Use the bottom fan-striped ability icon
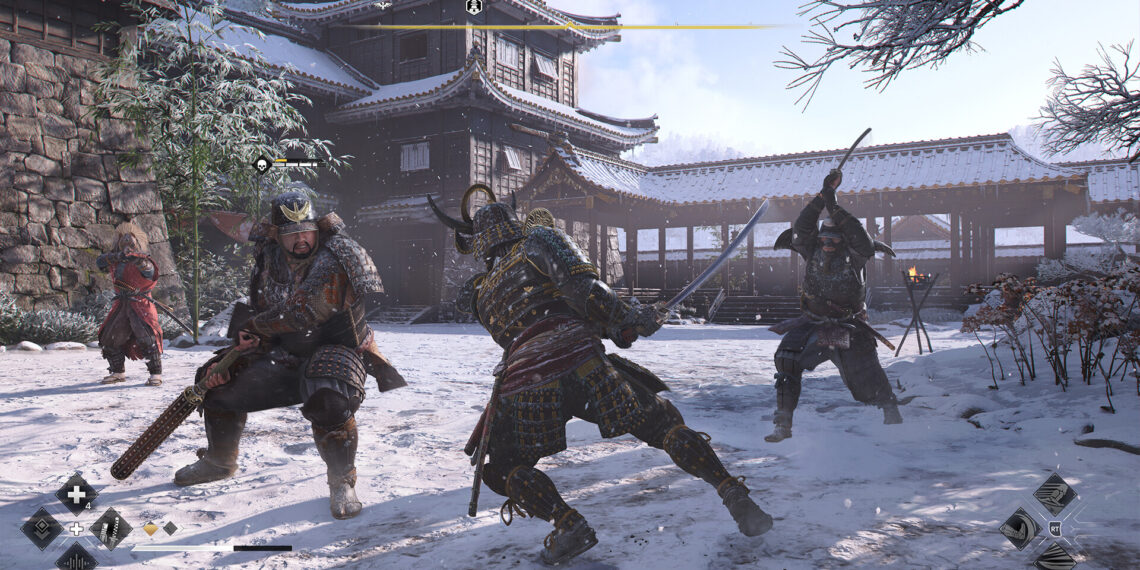The image size is (1140, 570). click(1054, 558)
